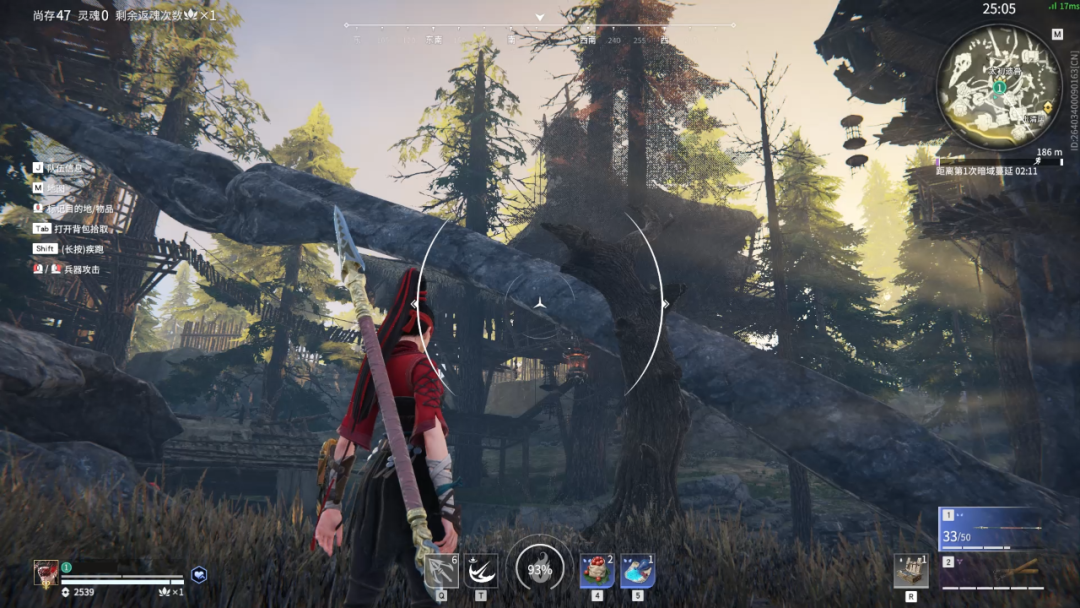The height and width of the screenshot is (608, 1080).
Task: Click the compass heading bar
Action: click(x=540, y=25)
